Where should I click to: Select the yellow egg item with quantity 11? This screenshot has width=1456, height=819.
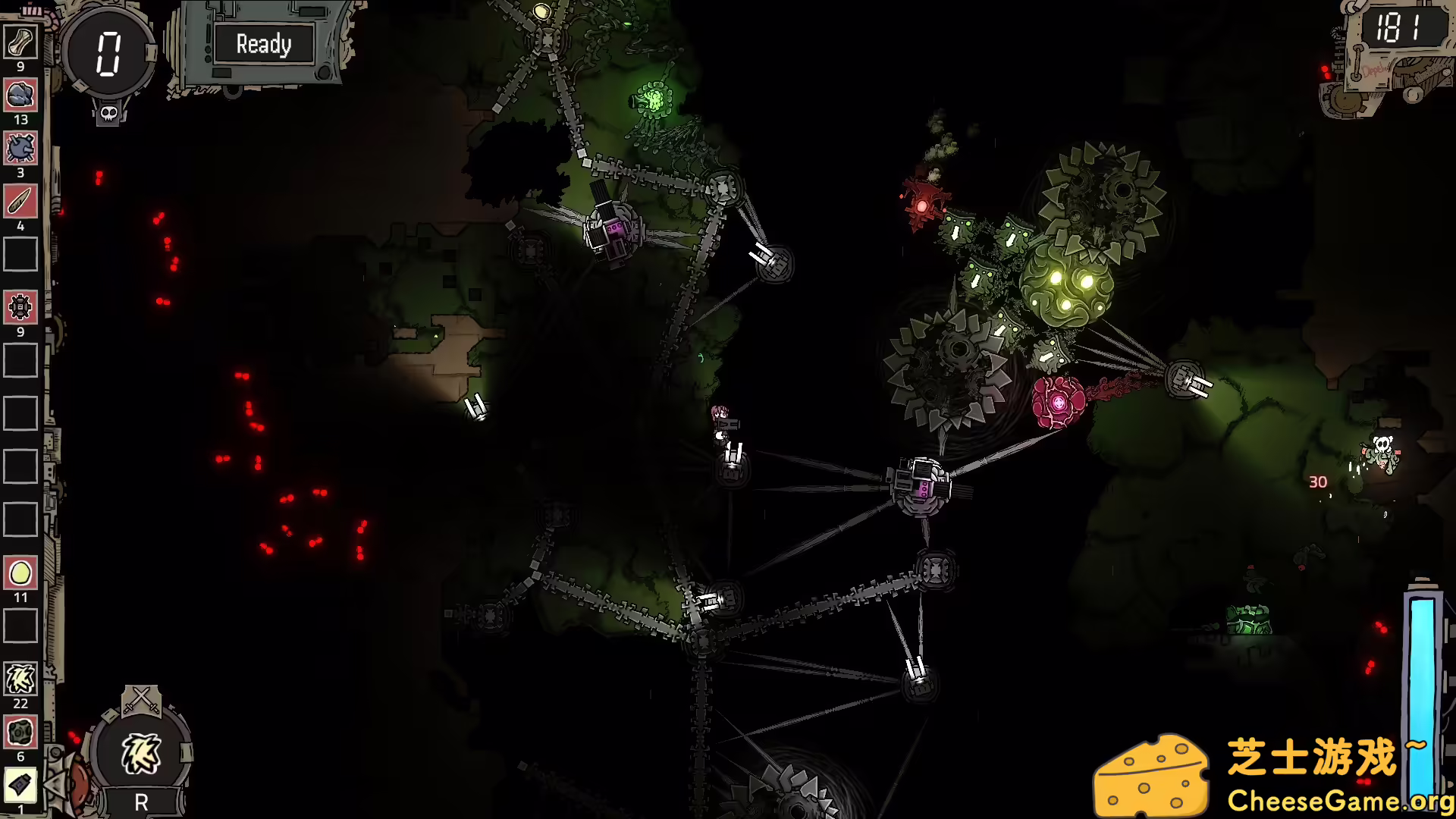(20, 574)
